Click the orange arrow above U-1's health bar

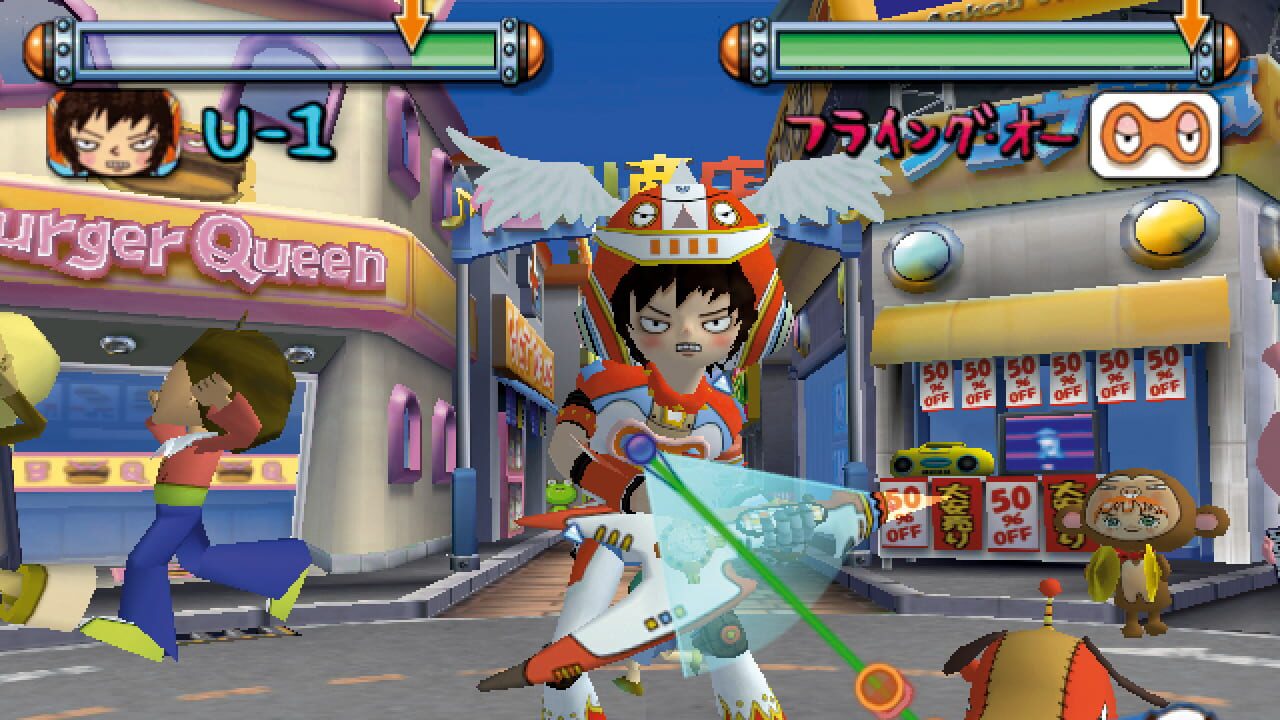413,18
